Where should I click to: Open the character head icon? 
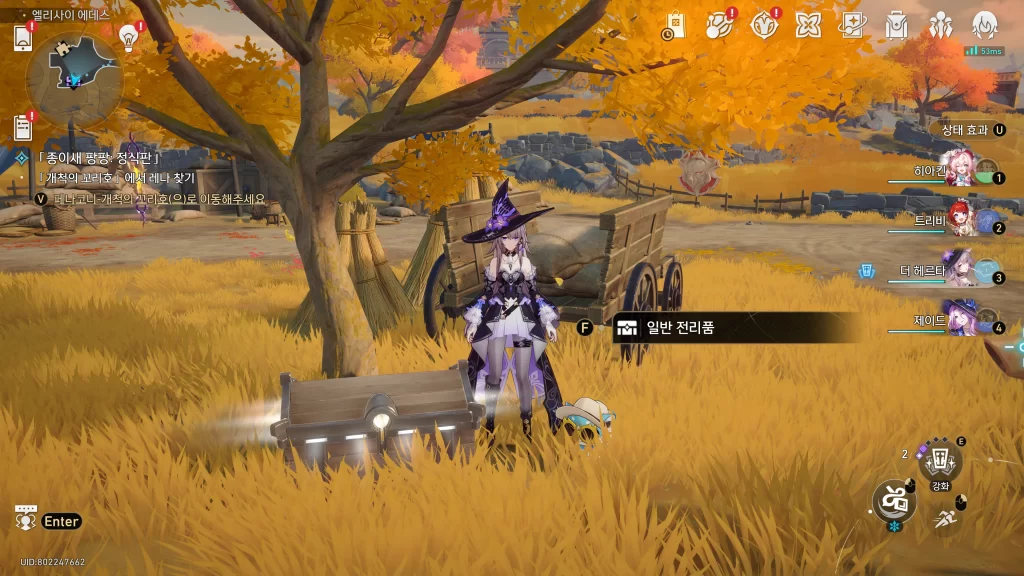pos(985,25)
